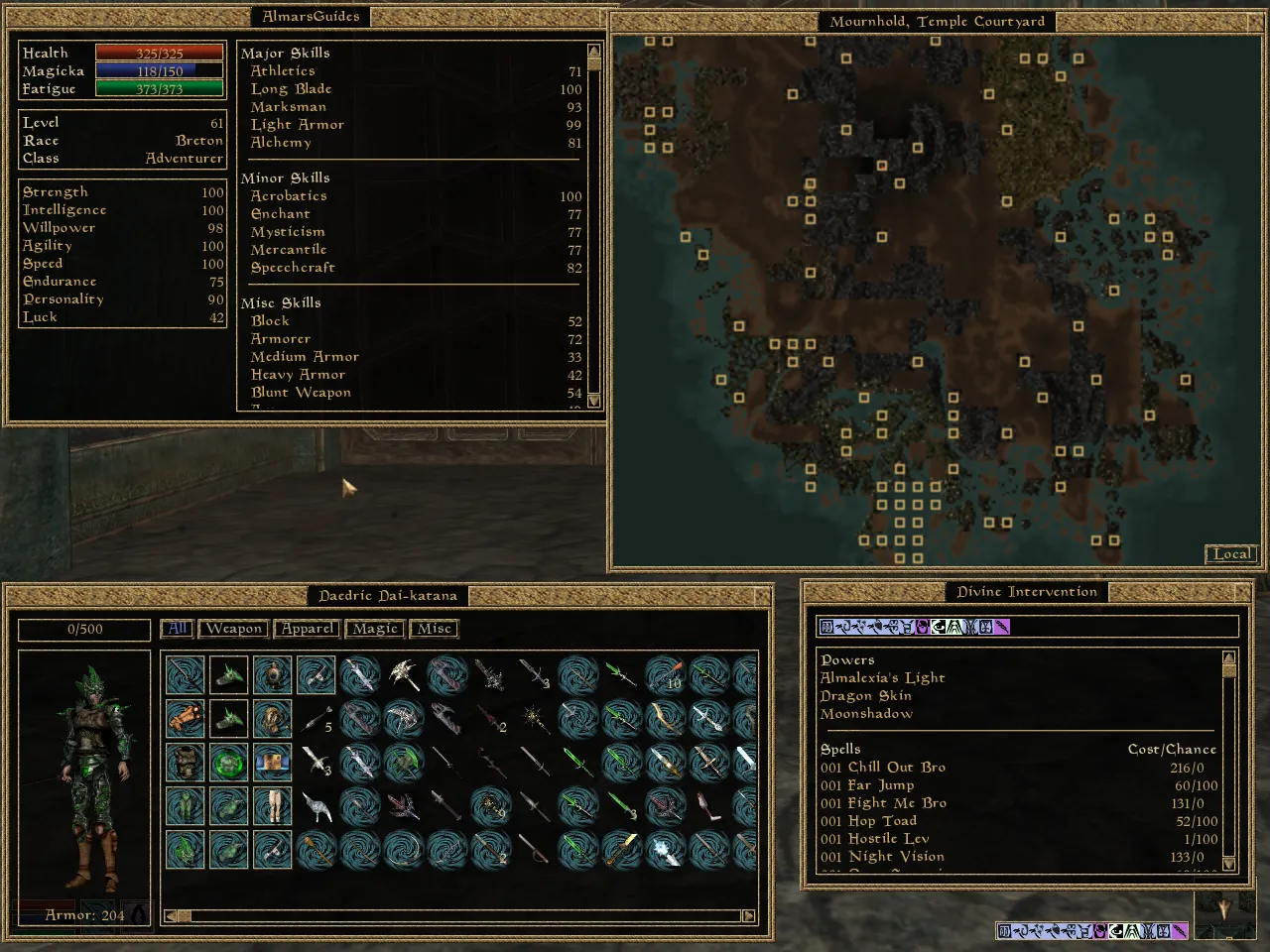This screenshot has width=1270, height=952.
Task: Click the inventory scroll right arrow
Action: 748,916
